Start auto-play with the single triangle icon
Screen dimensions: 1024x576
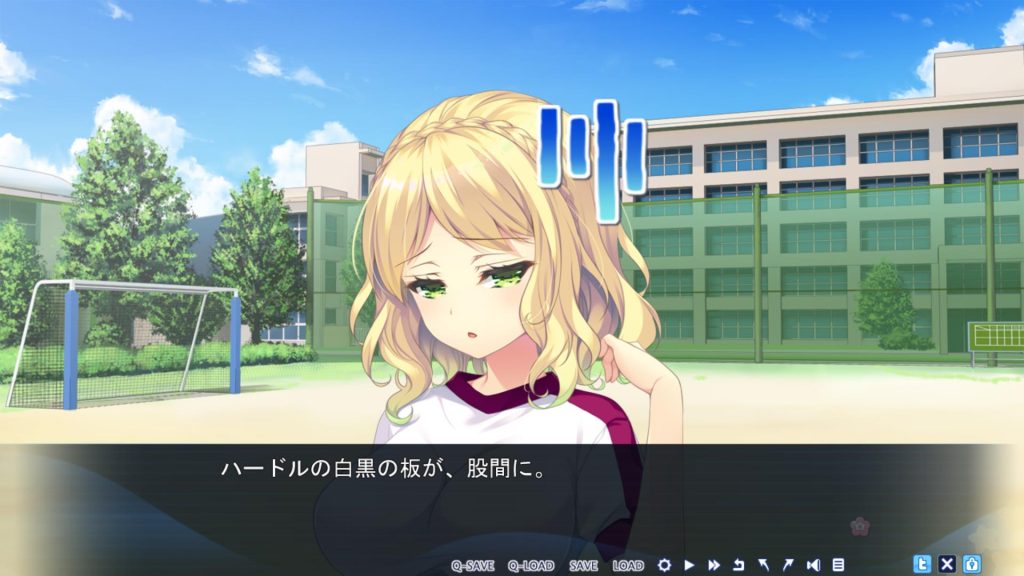pyautogui.click(x=689, y=565)
